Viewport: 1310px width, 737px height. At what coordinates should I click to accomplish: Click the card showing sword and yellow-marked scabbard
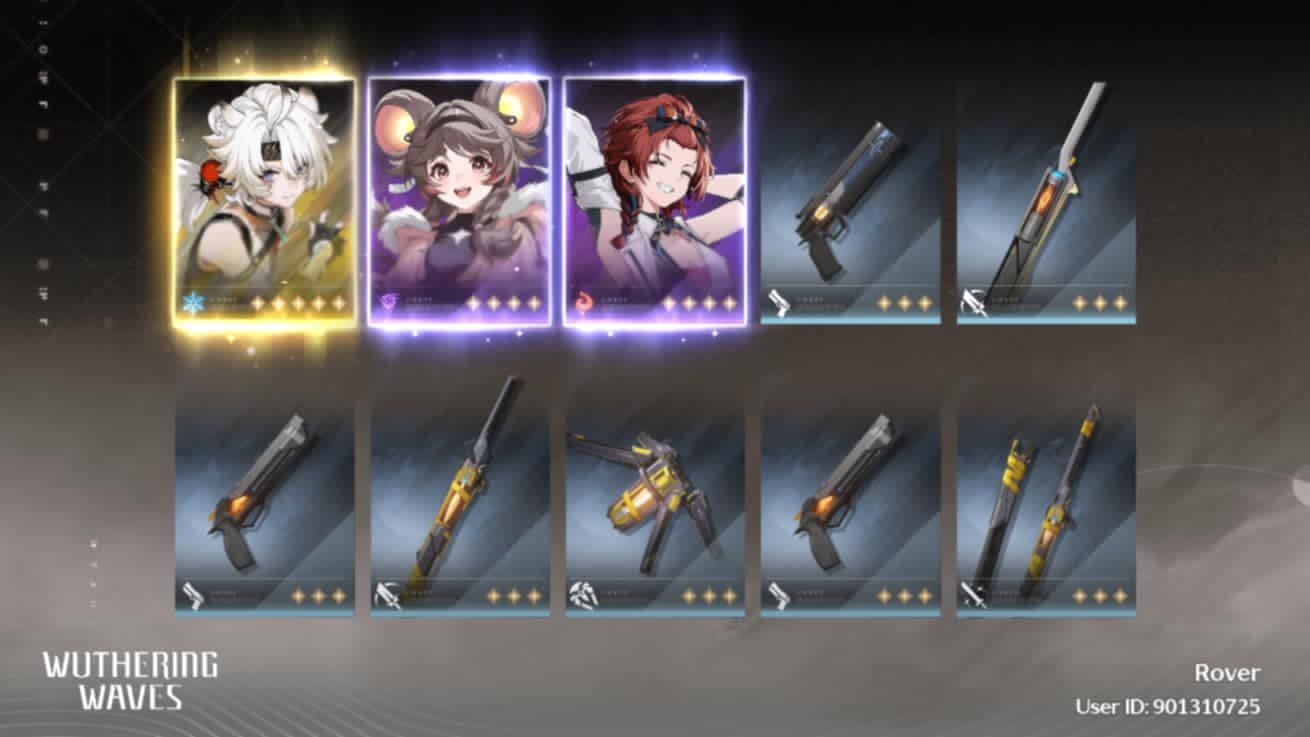click(x=1046, y=495)
